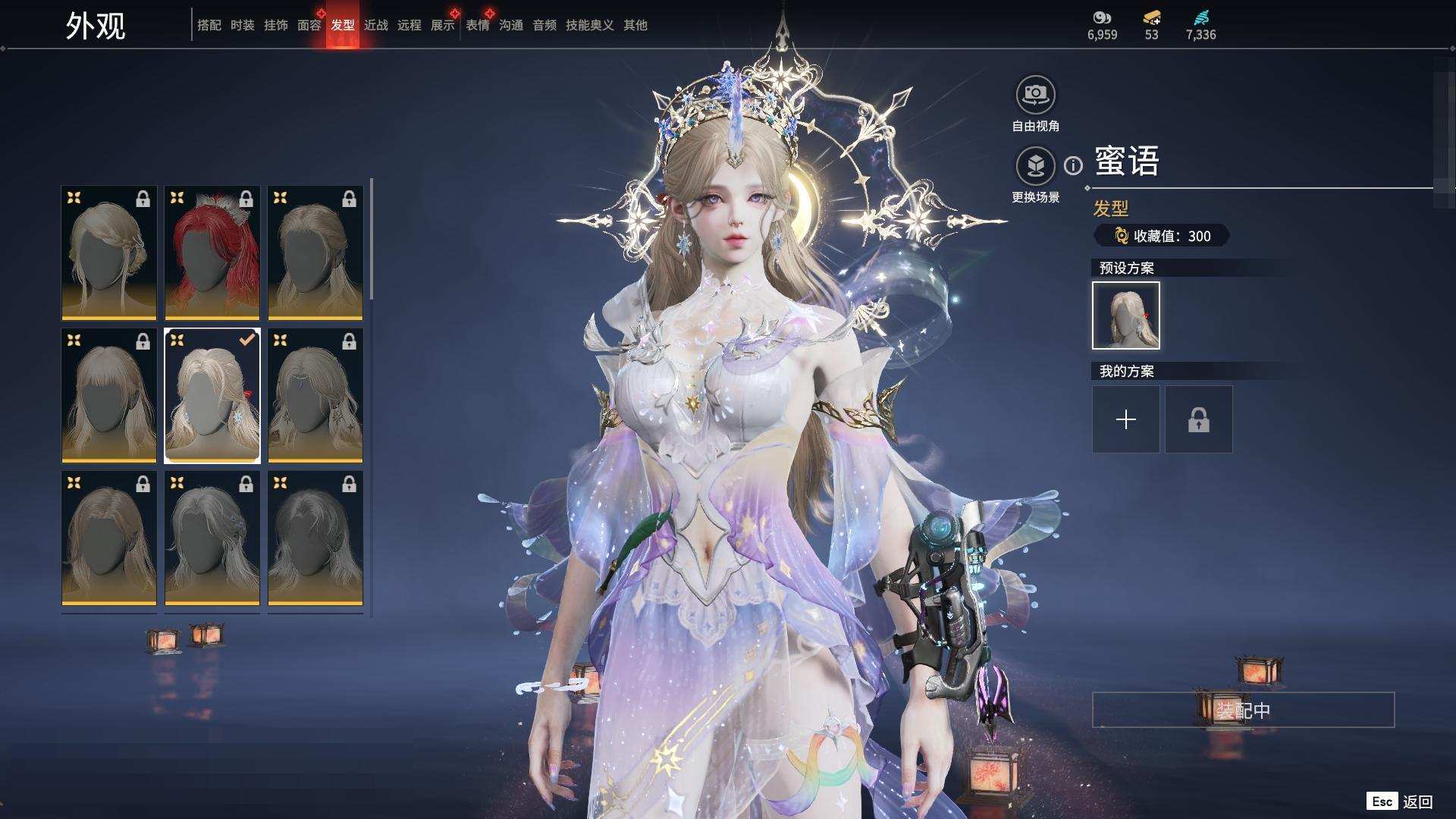Select the 挂饰 tab
Screen dimensions: 1456x819
click(x=275, y=25)
